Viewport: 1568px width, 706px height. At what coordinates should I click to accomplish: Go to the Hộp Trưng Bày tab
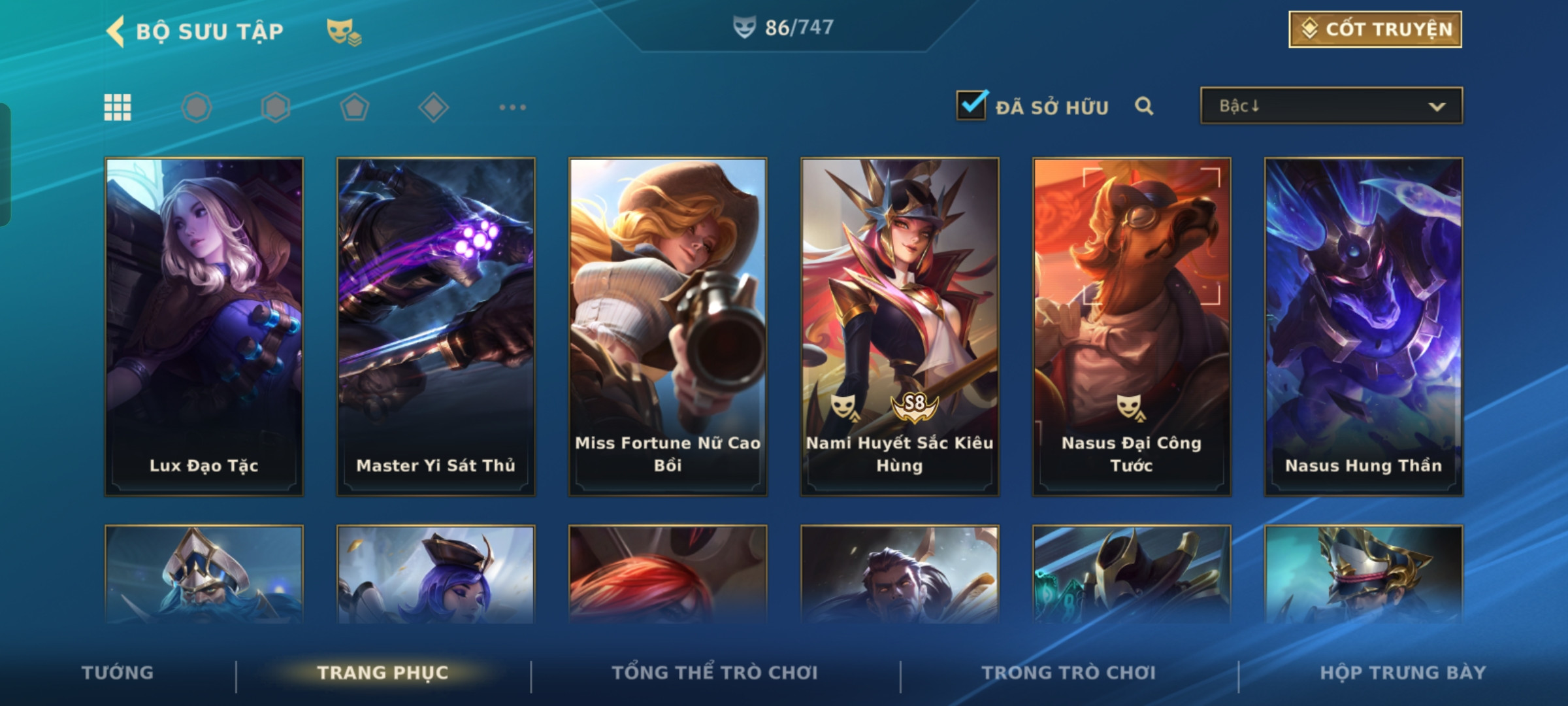pyautogui.click(x=1403, y=673)
